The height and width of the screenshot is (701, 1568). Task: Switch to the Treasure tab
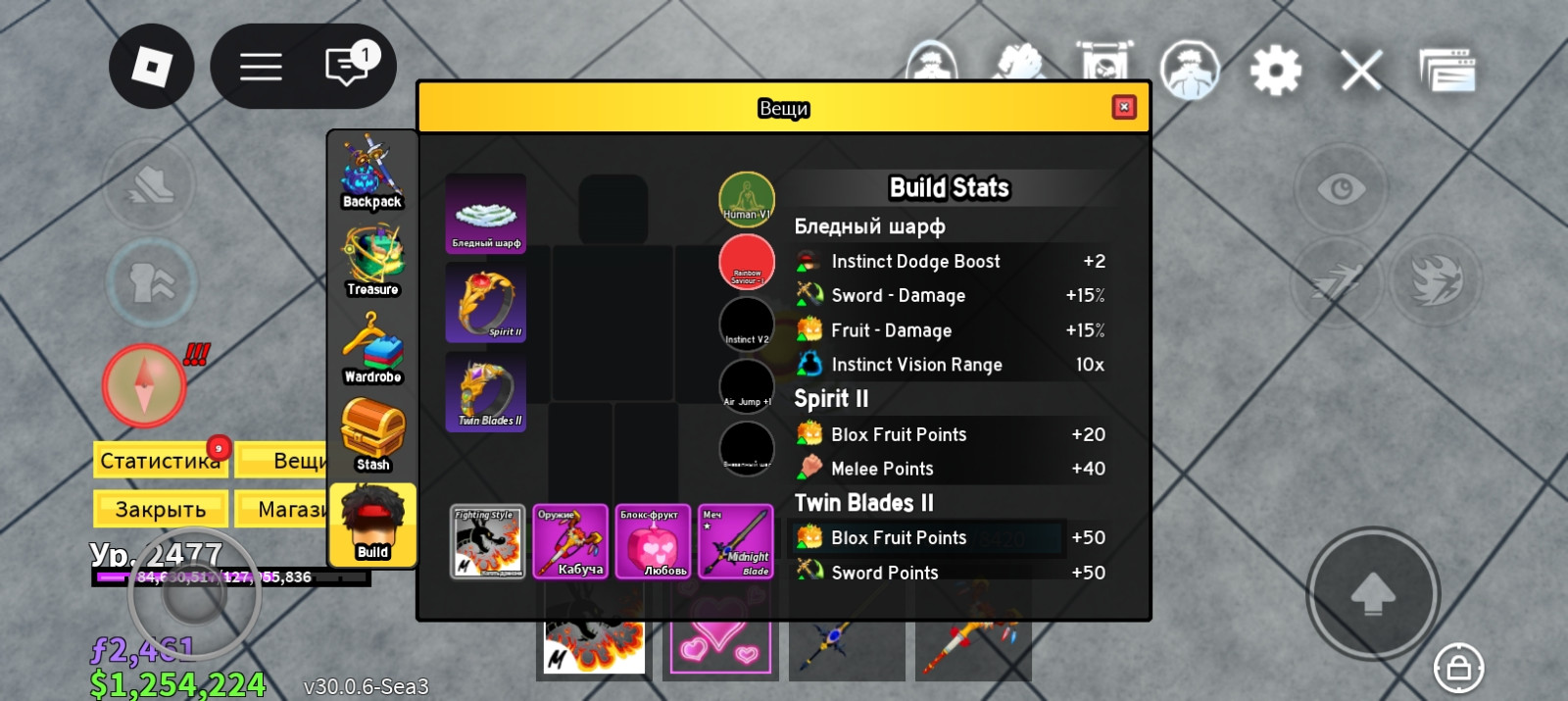tap(372, 262)
